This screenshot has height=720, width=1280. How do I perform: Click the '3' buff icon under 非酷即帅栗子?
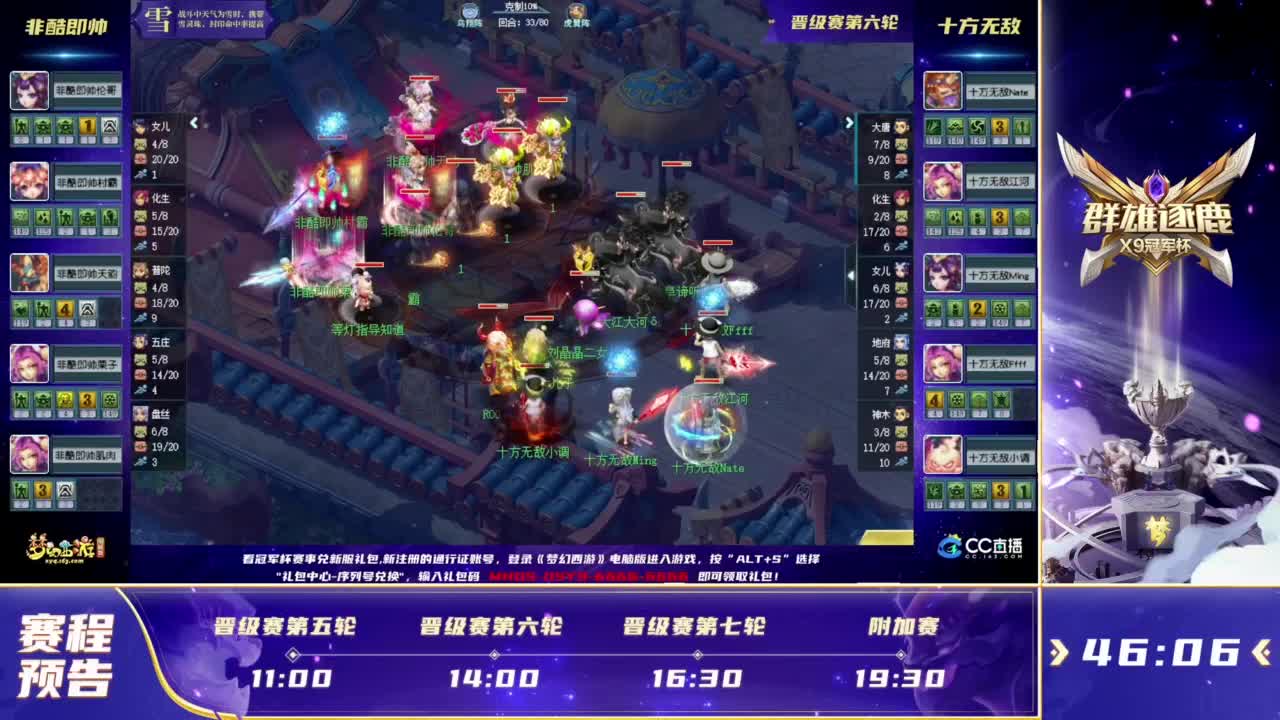pyautogui.click(x=86, y=399)
